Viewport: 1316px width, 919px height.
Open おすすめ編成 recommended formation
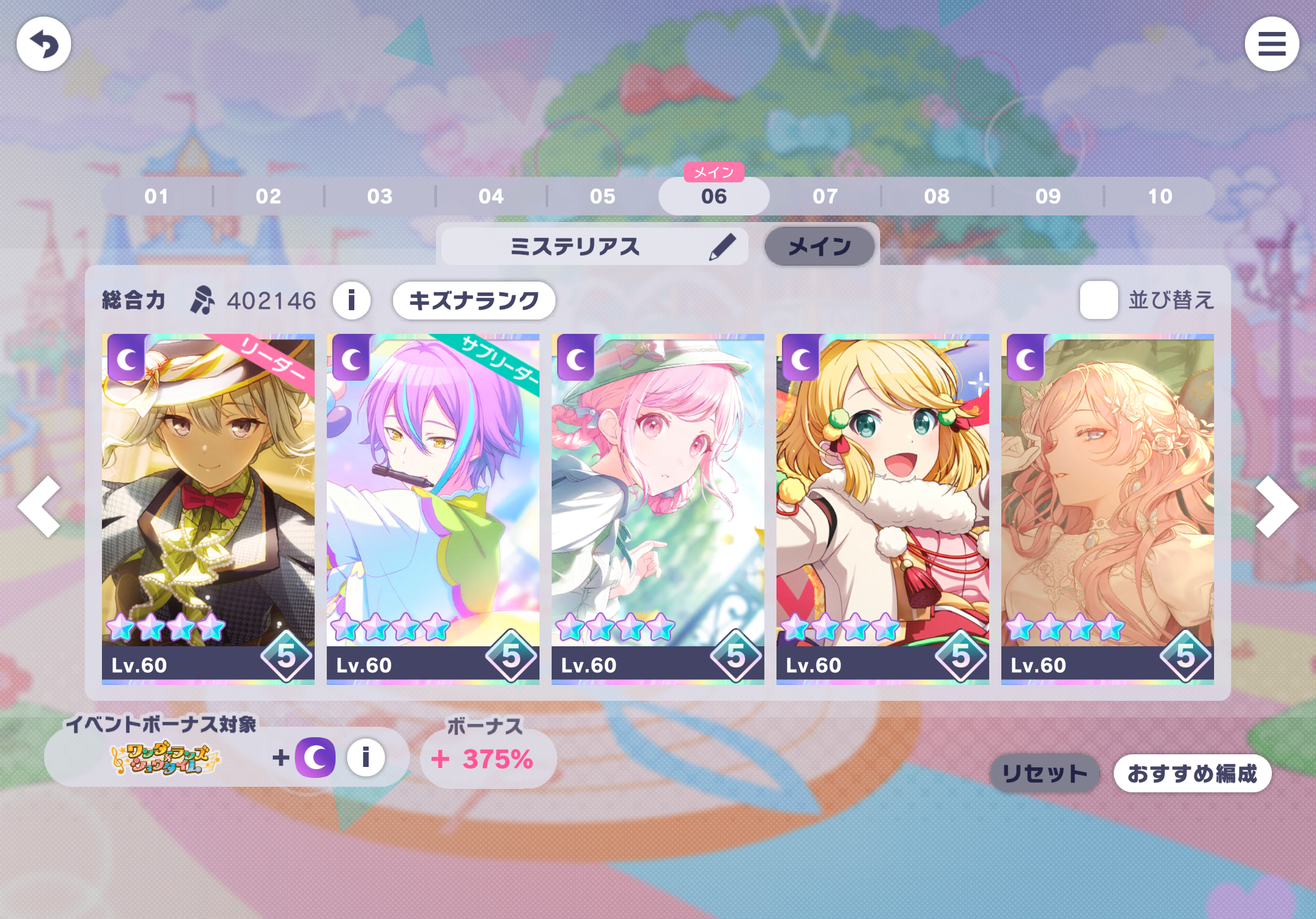[1191, 774]
